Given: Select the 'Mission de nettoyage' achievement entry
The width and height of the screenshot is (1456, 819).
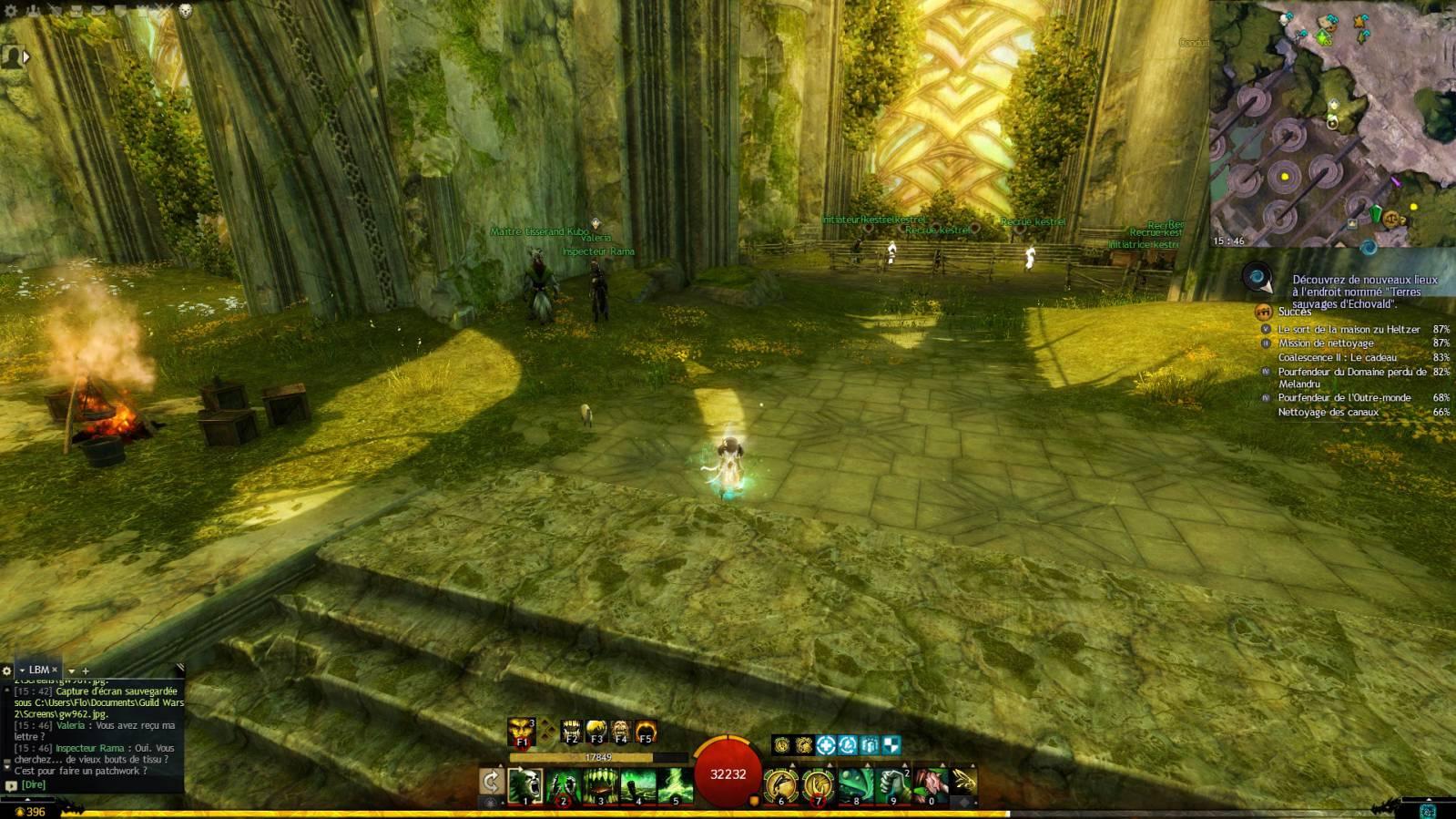Looking at the screenshot, I should (1326, 343).
